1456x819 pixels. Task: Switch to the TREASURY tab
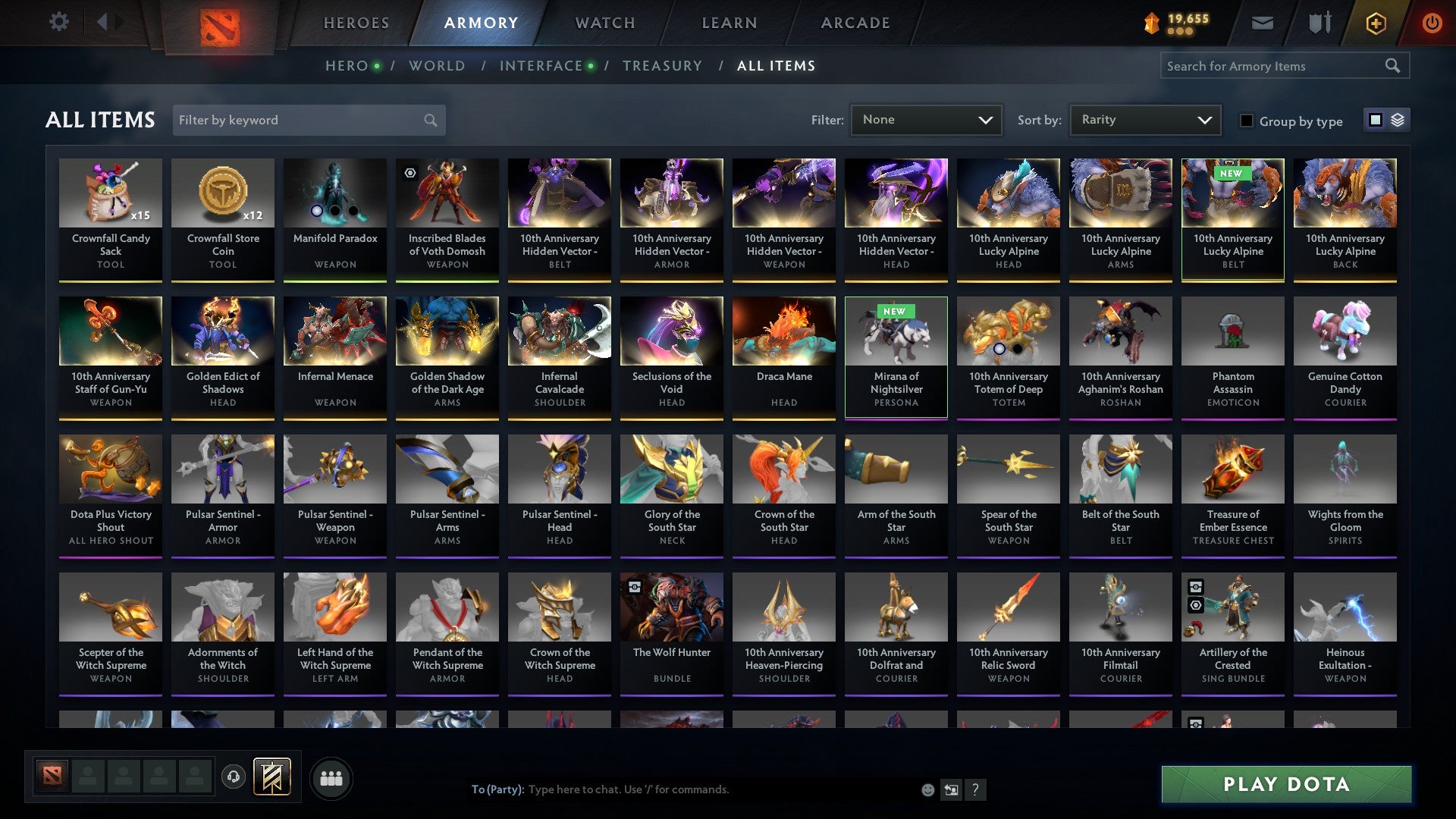point(662,65)
